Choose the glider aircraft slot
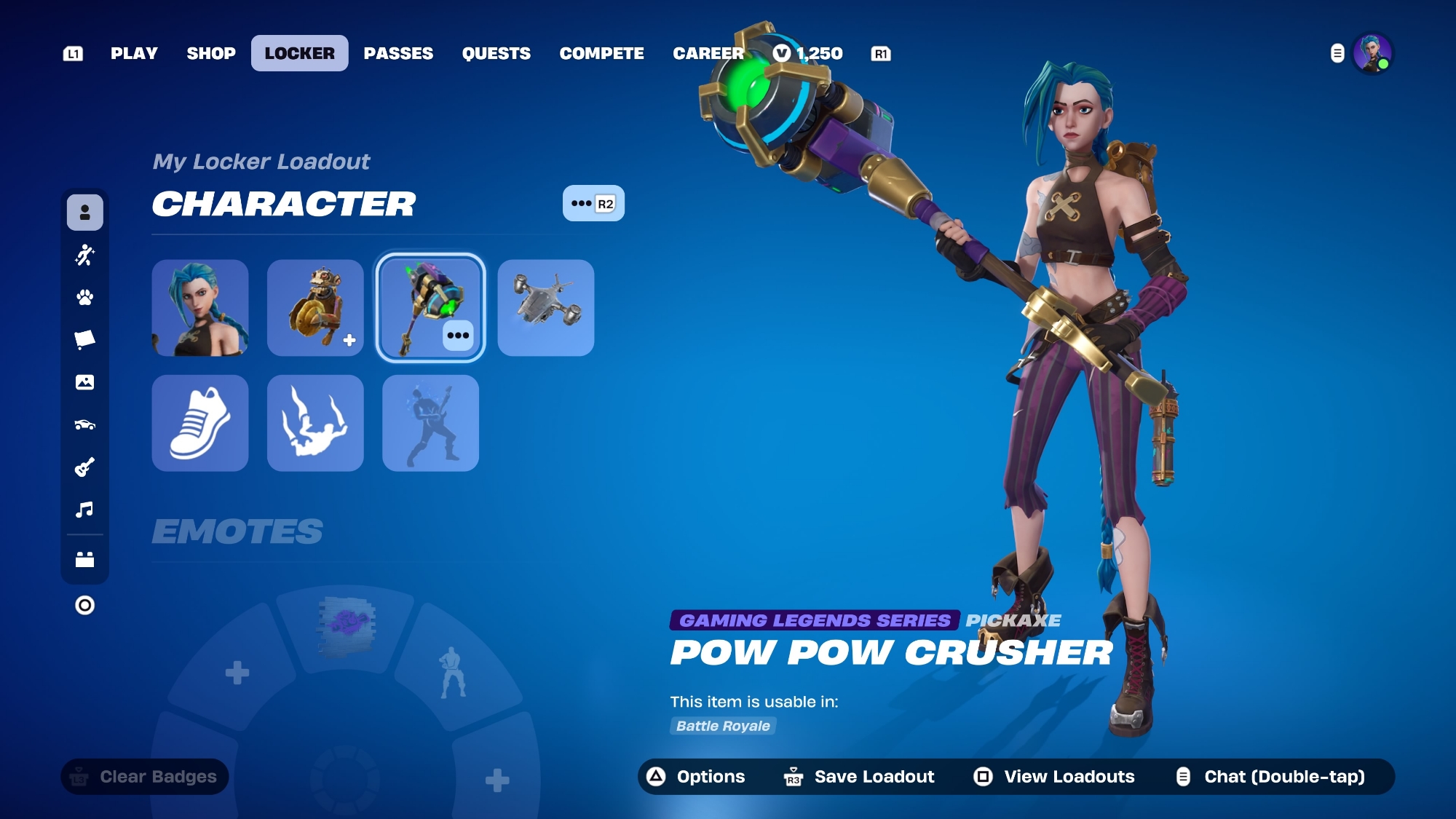 pyautogui.click(x=546, y=308)
